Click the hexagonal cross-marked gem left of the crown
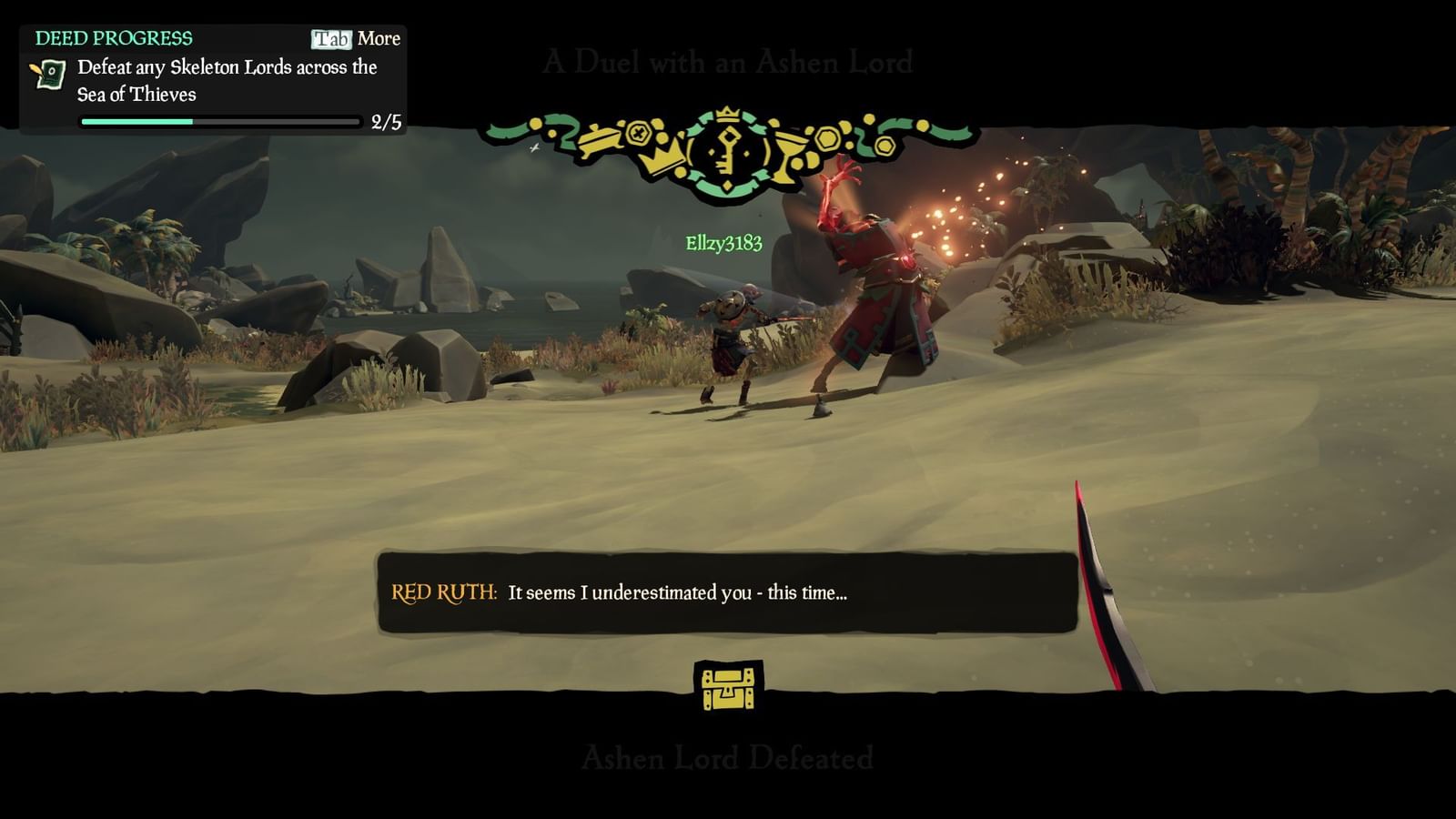 coord(639,135)
